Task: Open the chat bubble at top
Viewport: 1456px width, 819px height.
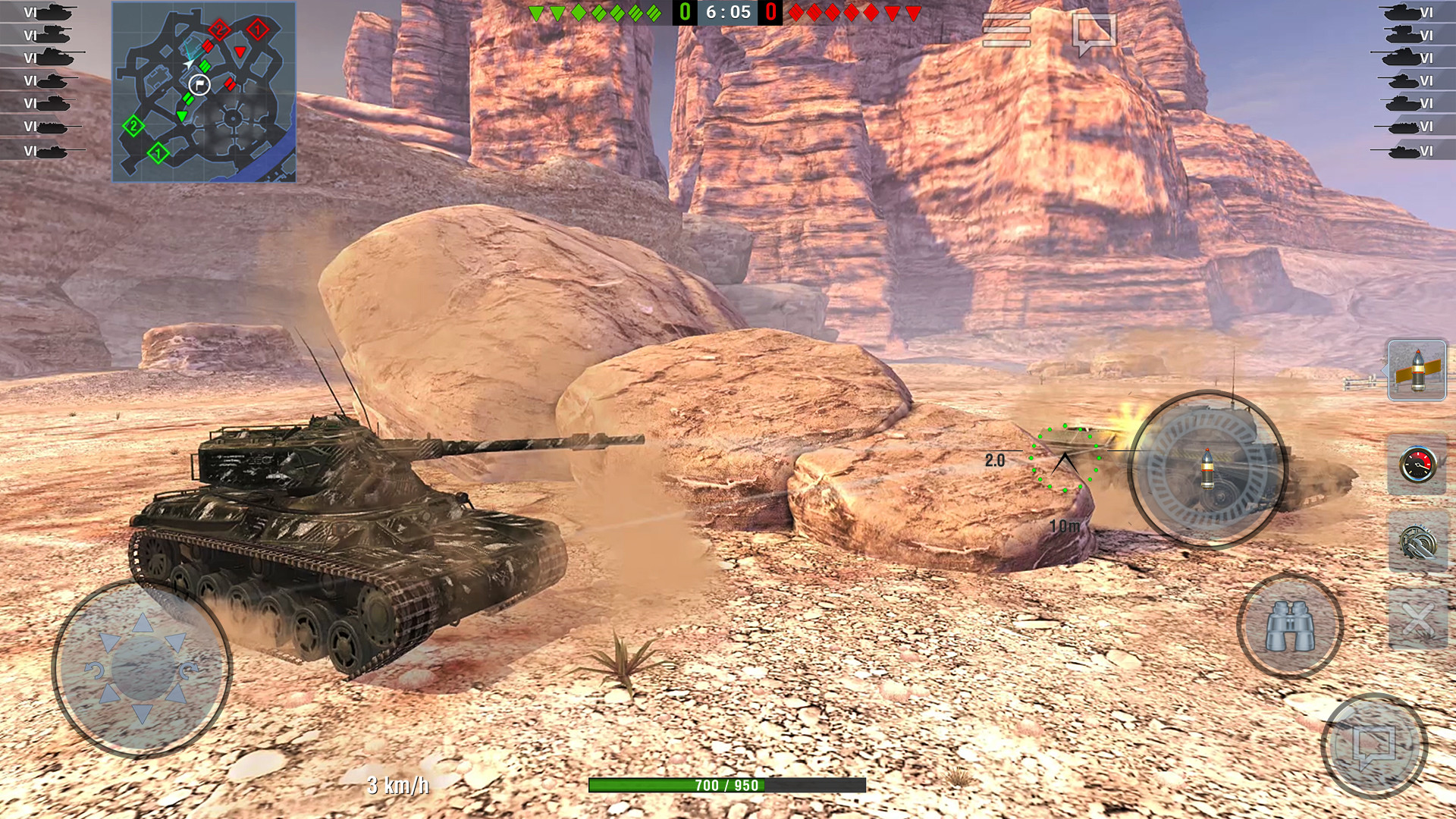Action: coord(1094,33)
